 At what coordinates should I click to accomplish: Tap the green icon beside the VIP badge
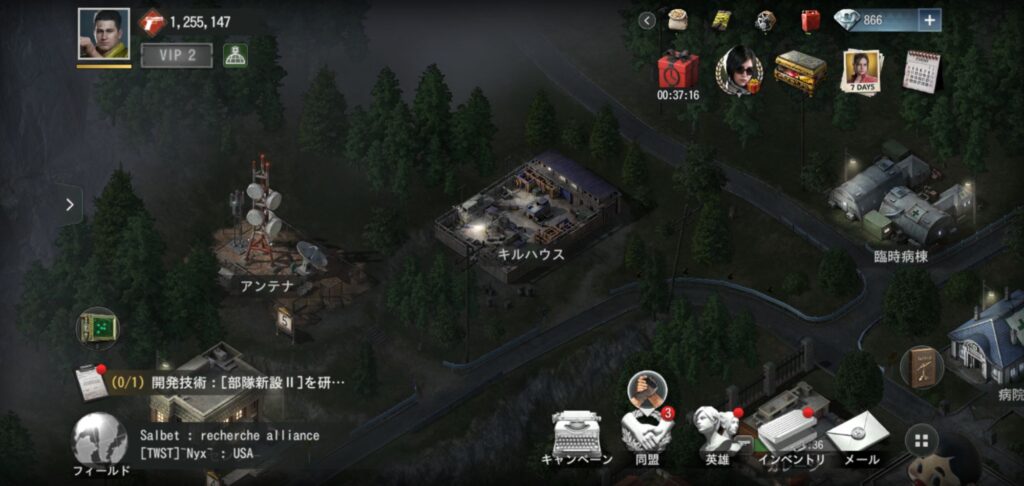(236, 56)
